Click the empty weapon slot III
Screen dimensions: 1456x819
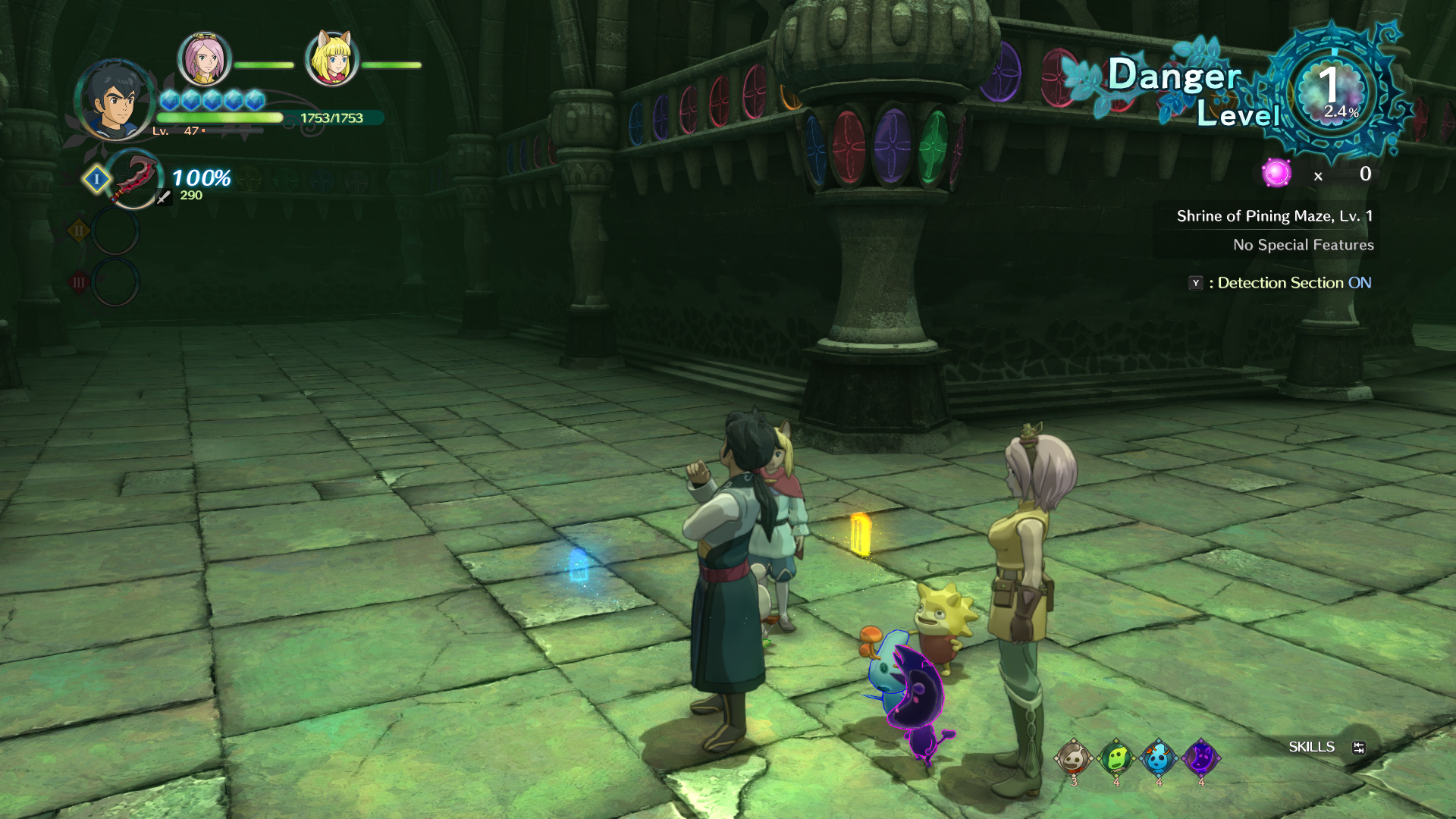[x=115, y=282]
